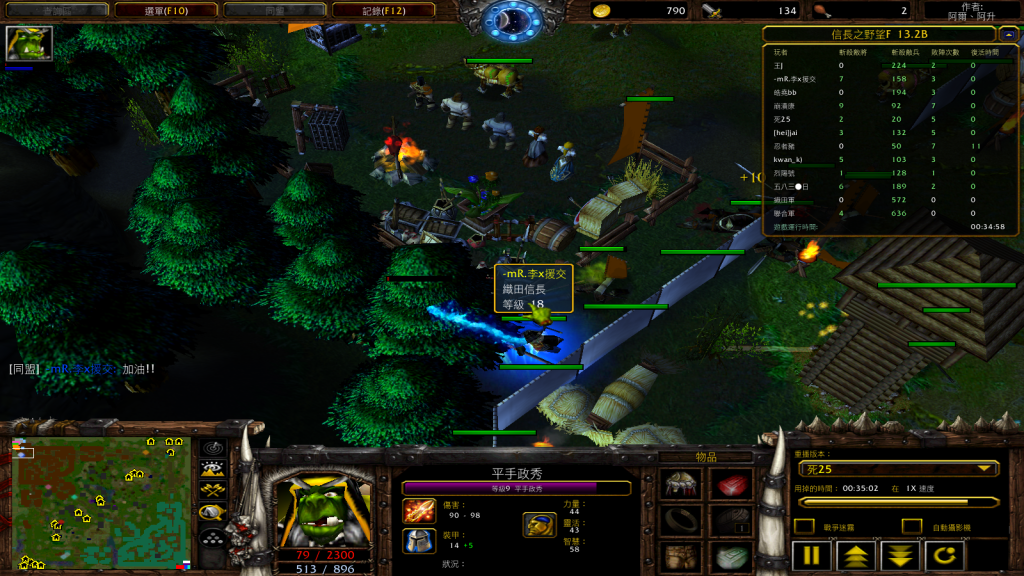Viewport: 1024px width, 576px height.
Task: Collapse the scoreboard with its arrow button
Action: 1008,34
